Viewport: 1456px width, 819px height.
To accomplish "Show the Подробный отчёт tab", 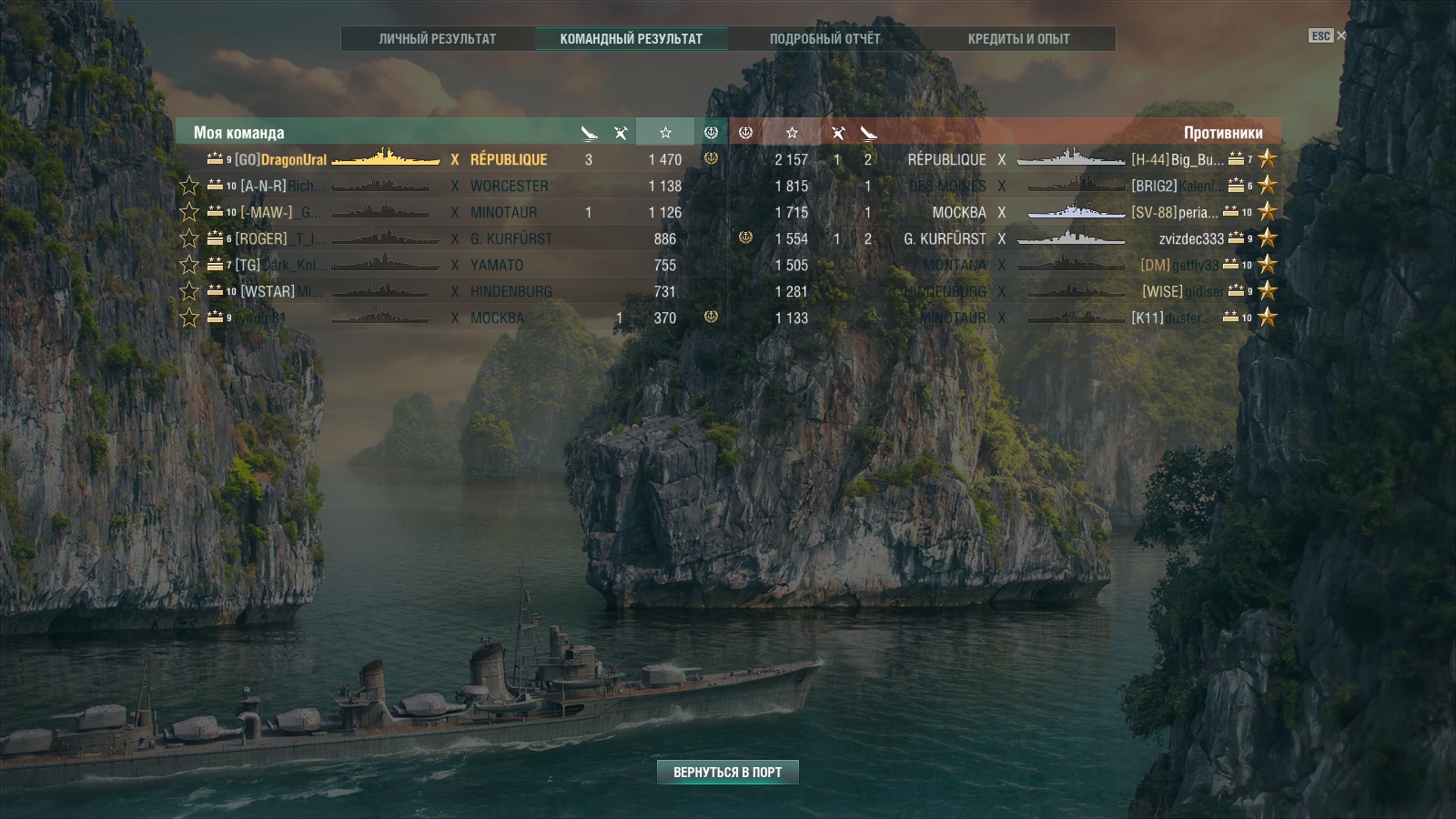I will coord(824,39).
